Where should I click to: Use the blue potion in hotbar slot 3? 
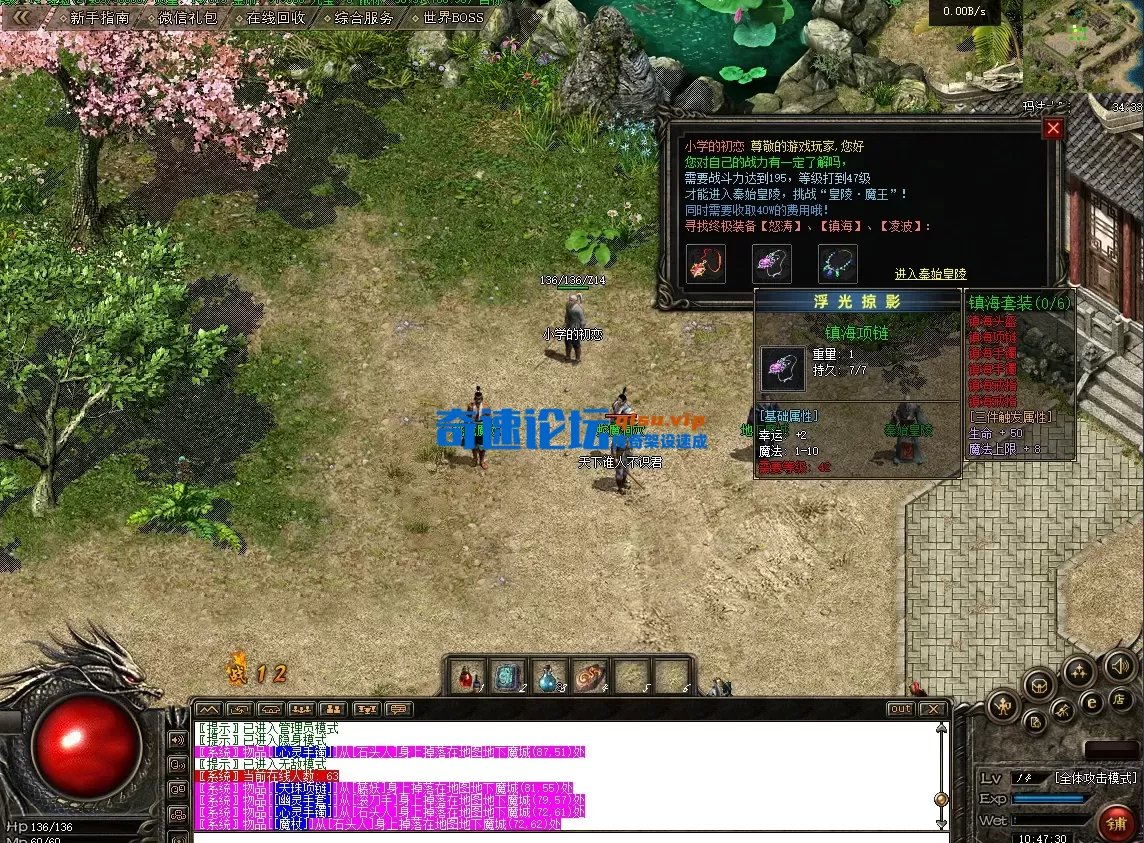coord(549,677)
